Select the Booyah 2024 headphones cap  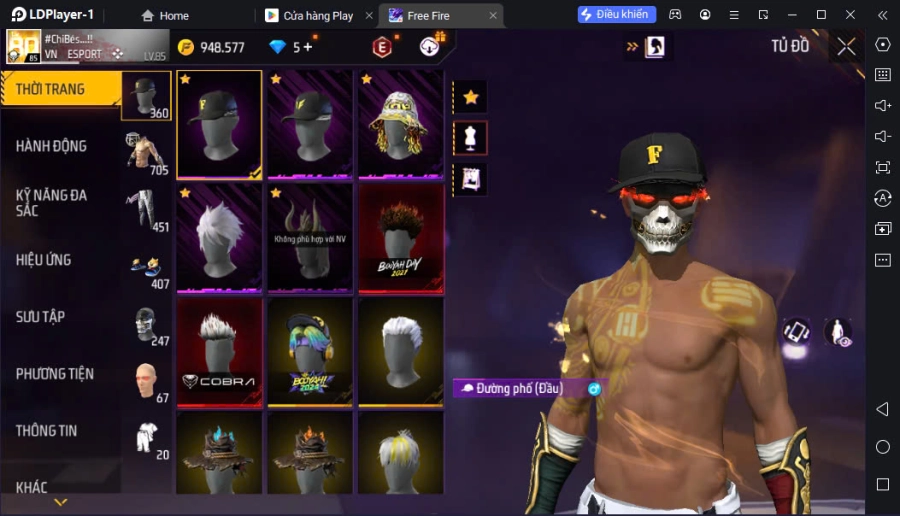[x=310, y=351]
